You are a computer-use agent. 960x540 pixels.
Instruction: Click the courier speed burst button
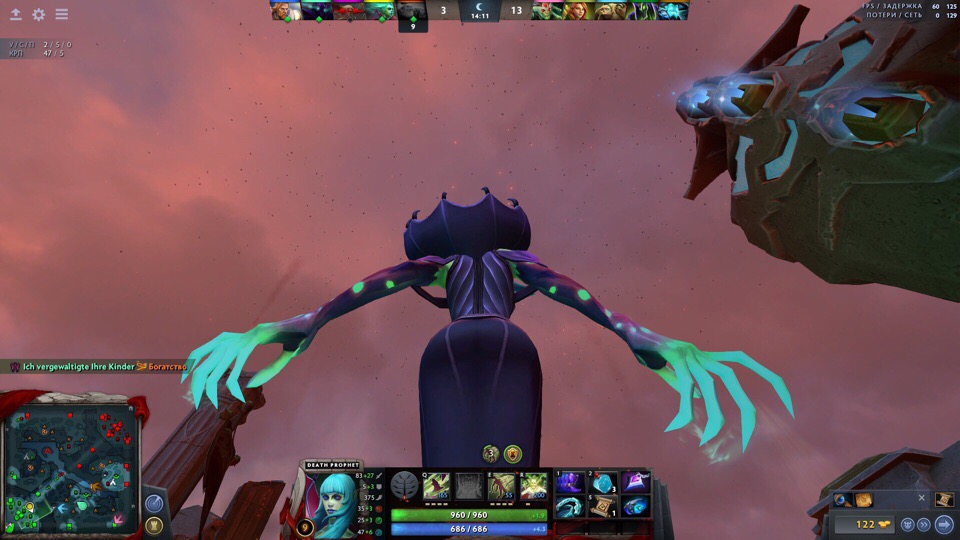[924, 524]
